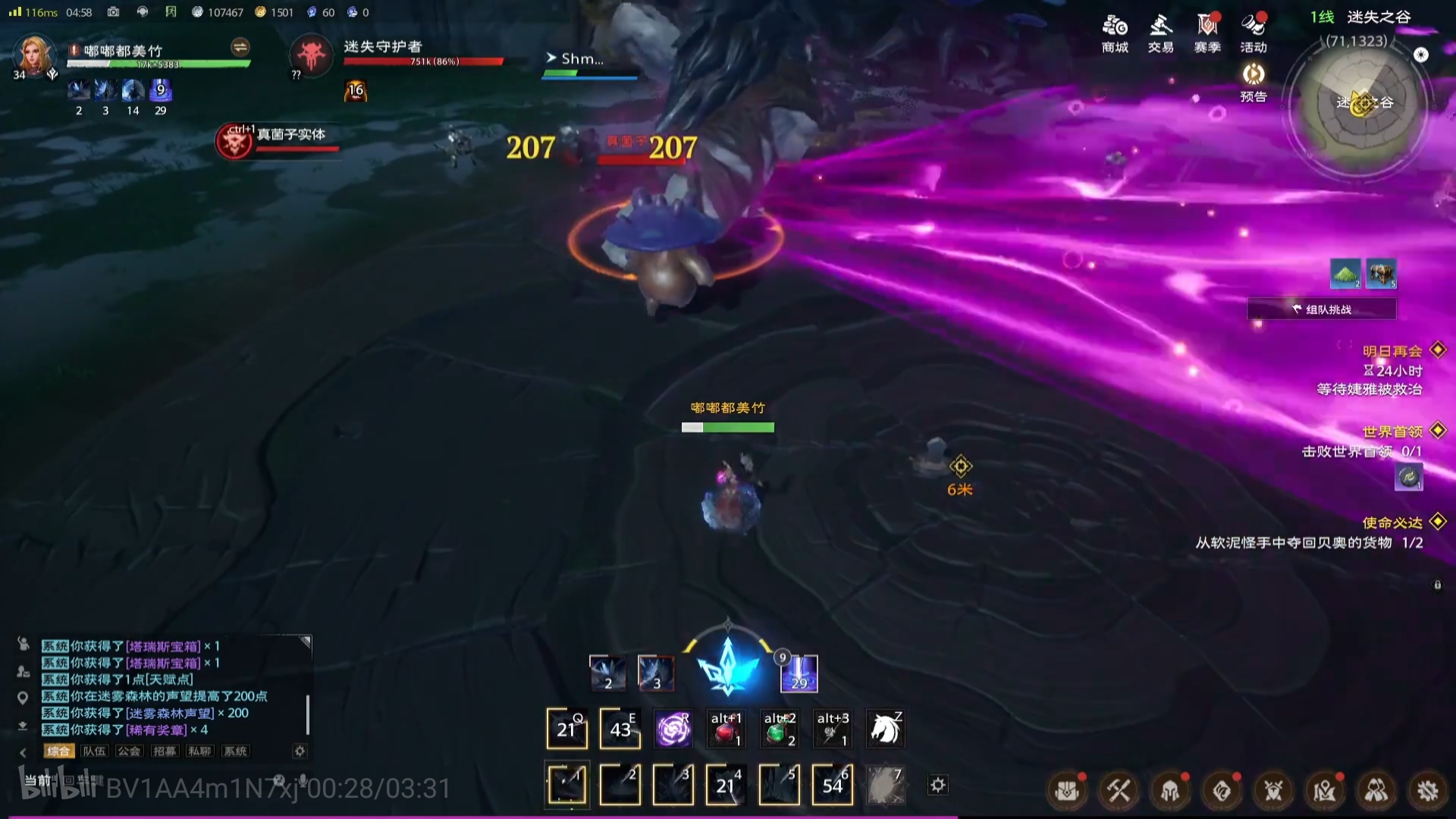Activate the purple vortex skill
Screen dimensions: 1456x819
pyautogui.click(x=673, y=730)
